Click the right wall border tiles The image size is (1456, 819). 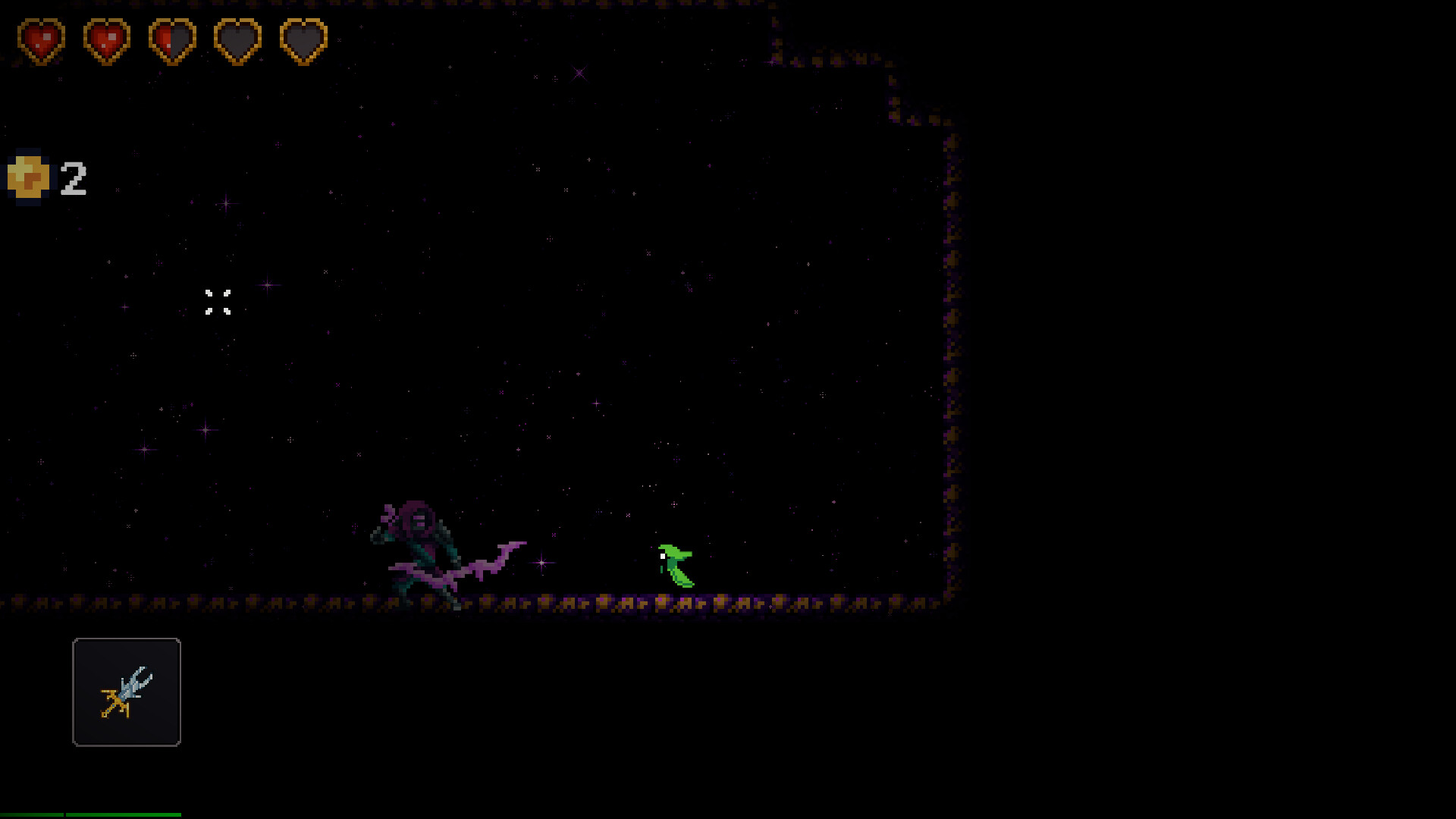pos(950,379)
